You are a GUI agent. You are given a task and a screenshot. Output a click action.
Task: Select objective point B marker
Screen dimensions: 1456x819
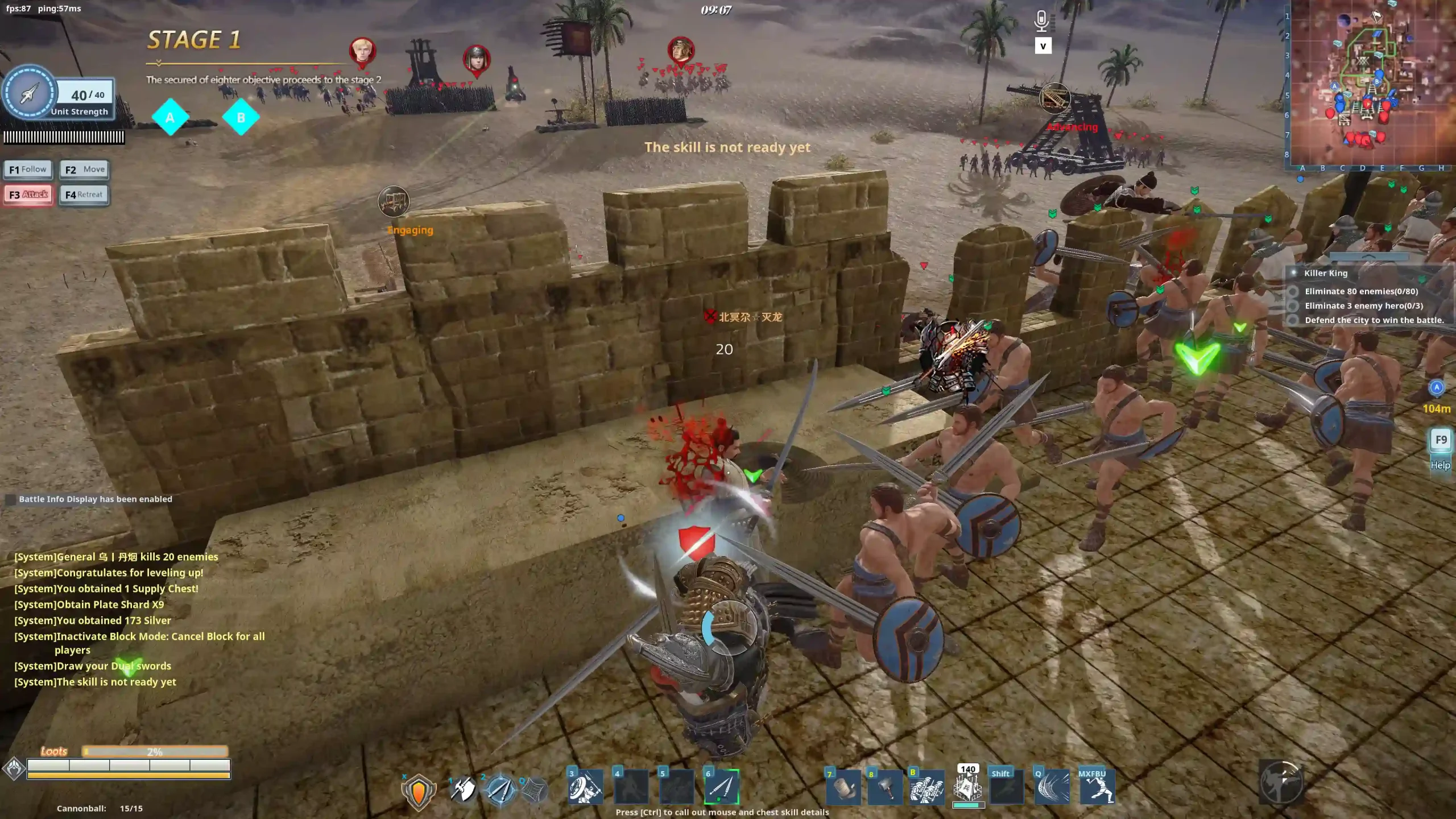[241, 118]
